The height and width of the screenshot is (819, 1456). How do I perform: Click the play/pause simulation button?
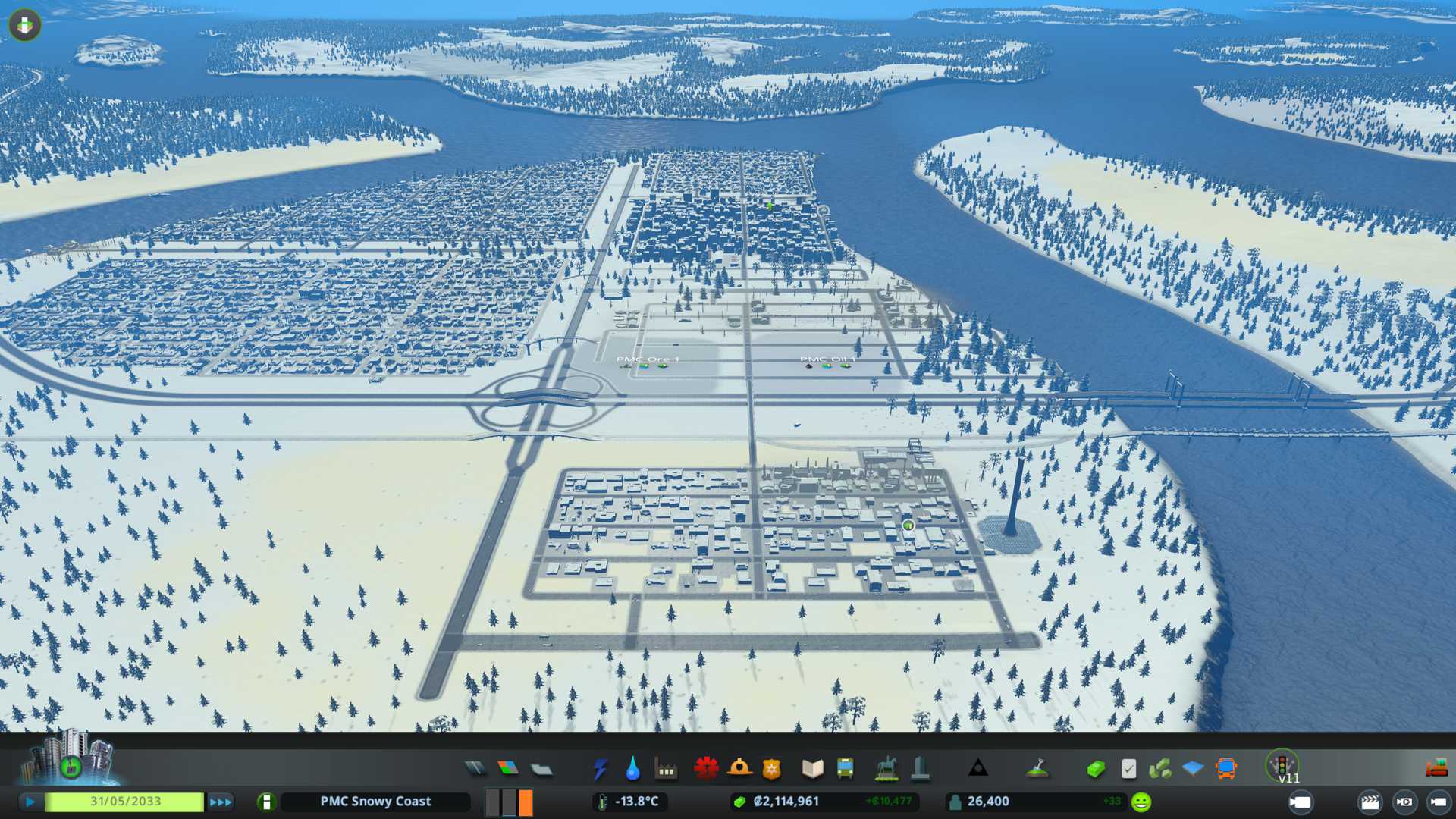pyautogui.click(x=30, y=802)
